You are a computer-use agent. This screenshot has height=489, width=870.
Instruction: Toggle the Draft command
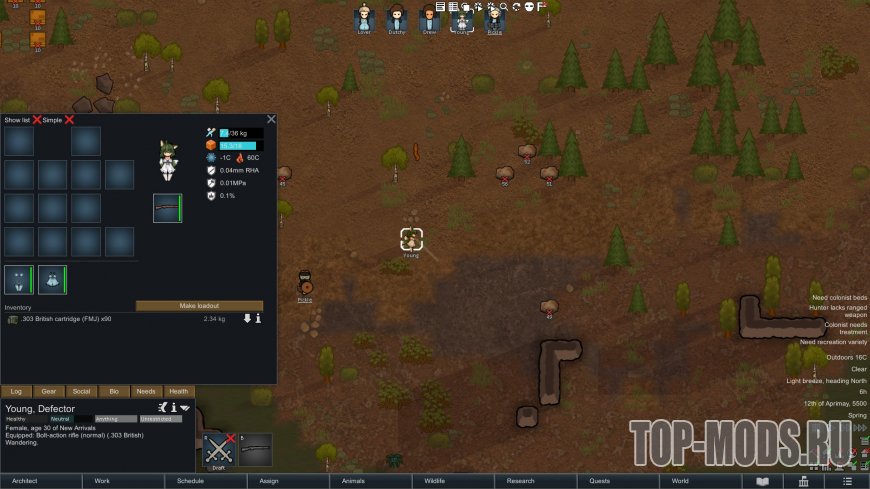tap(219, 451)
